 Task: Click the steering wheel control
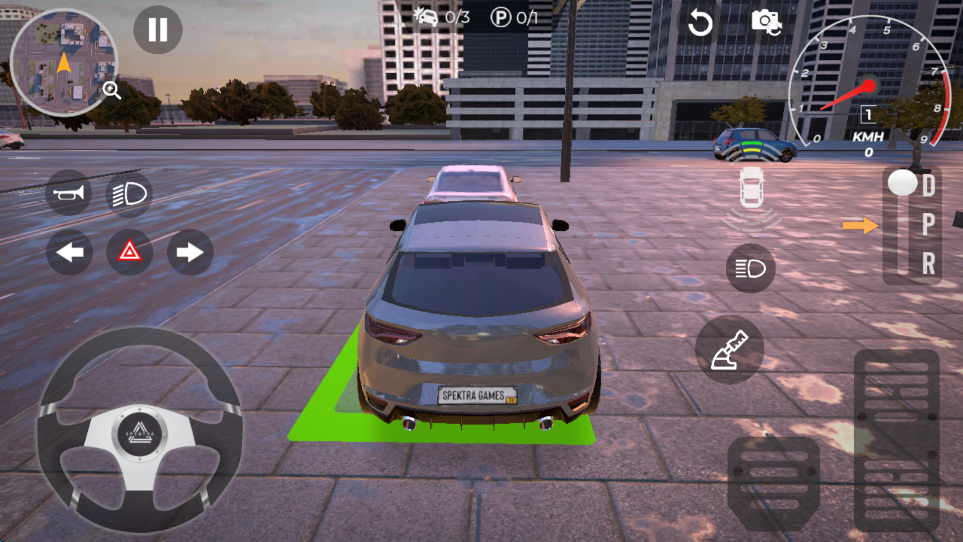(x=139, y=429)
